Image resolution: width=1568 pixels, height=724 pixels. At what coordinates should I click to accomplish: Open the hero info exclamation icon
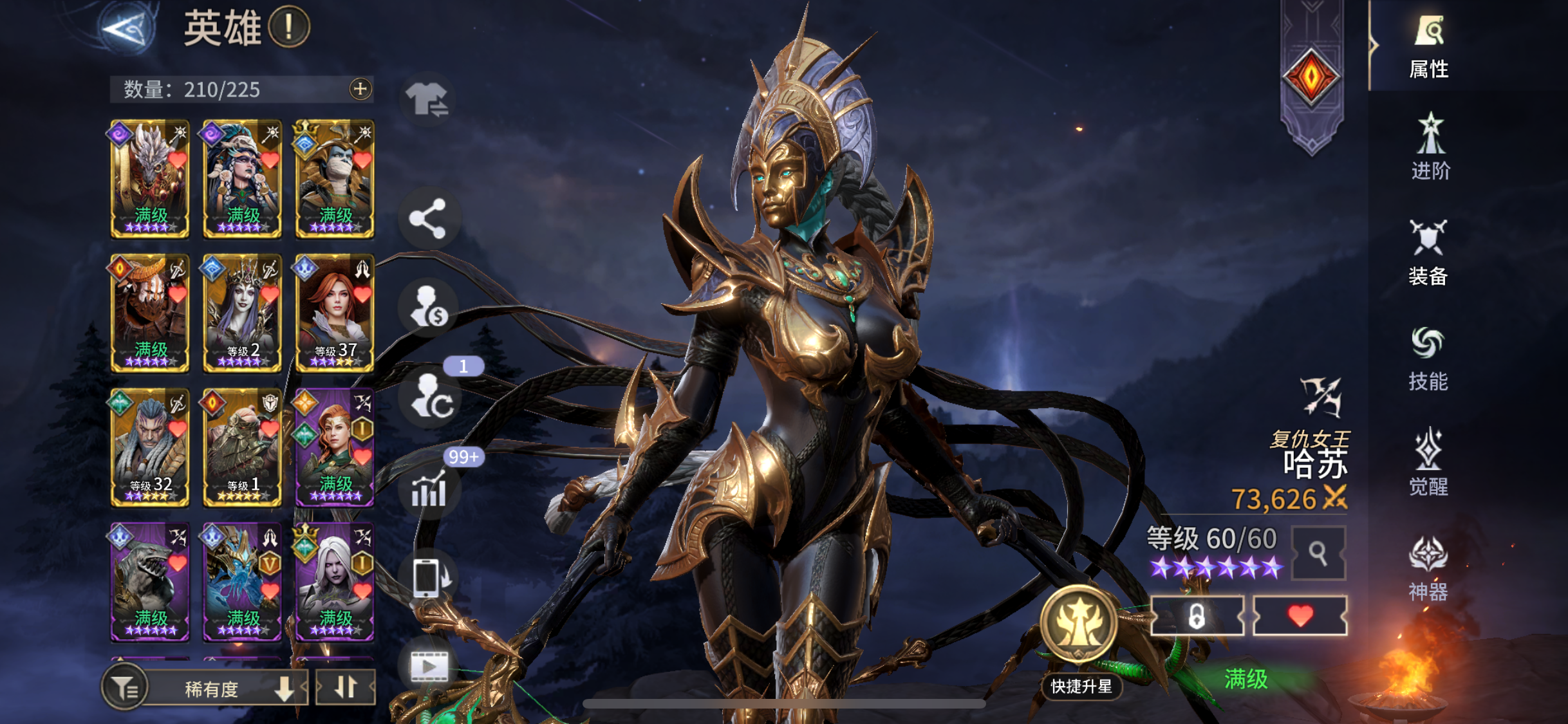tap(289, 28)
